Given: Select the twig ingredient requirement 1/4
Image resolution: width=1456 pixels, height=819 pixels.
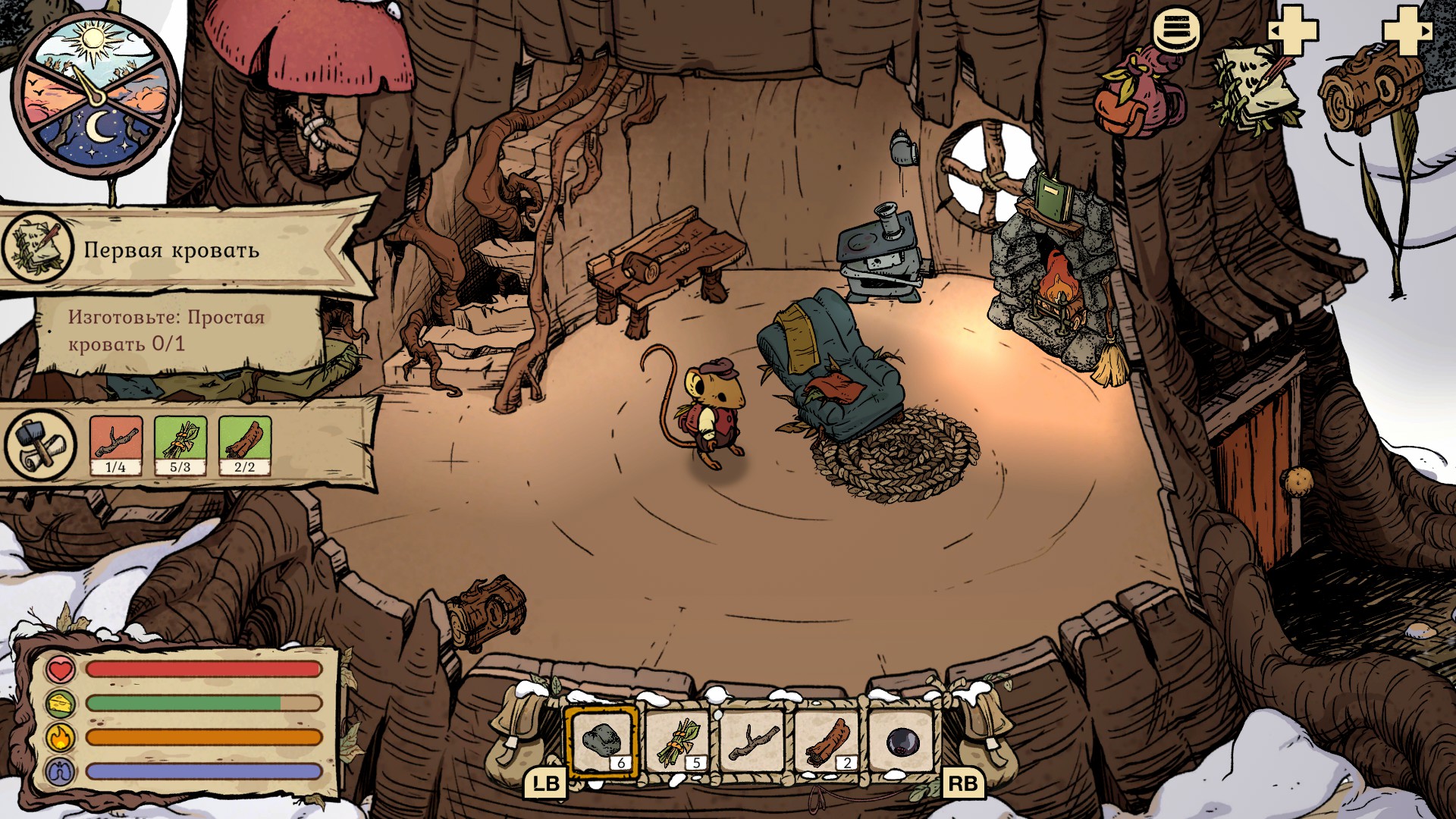Looking at the screenshot, I should [x=116, y=445].
